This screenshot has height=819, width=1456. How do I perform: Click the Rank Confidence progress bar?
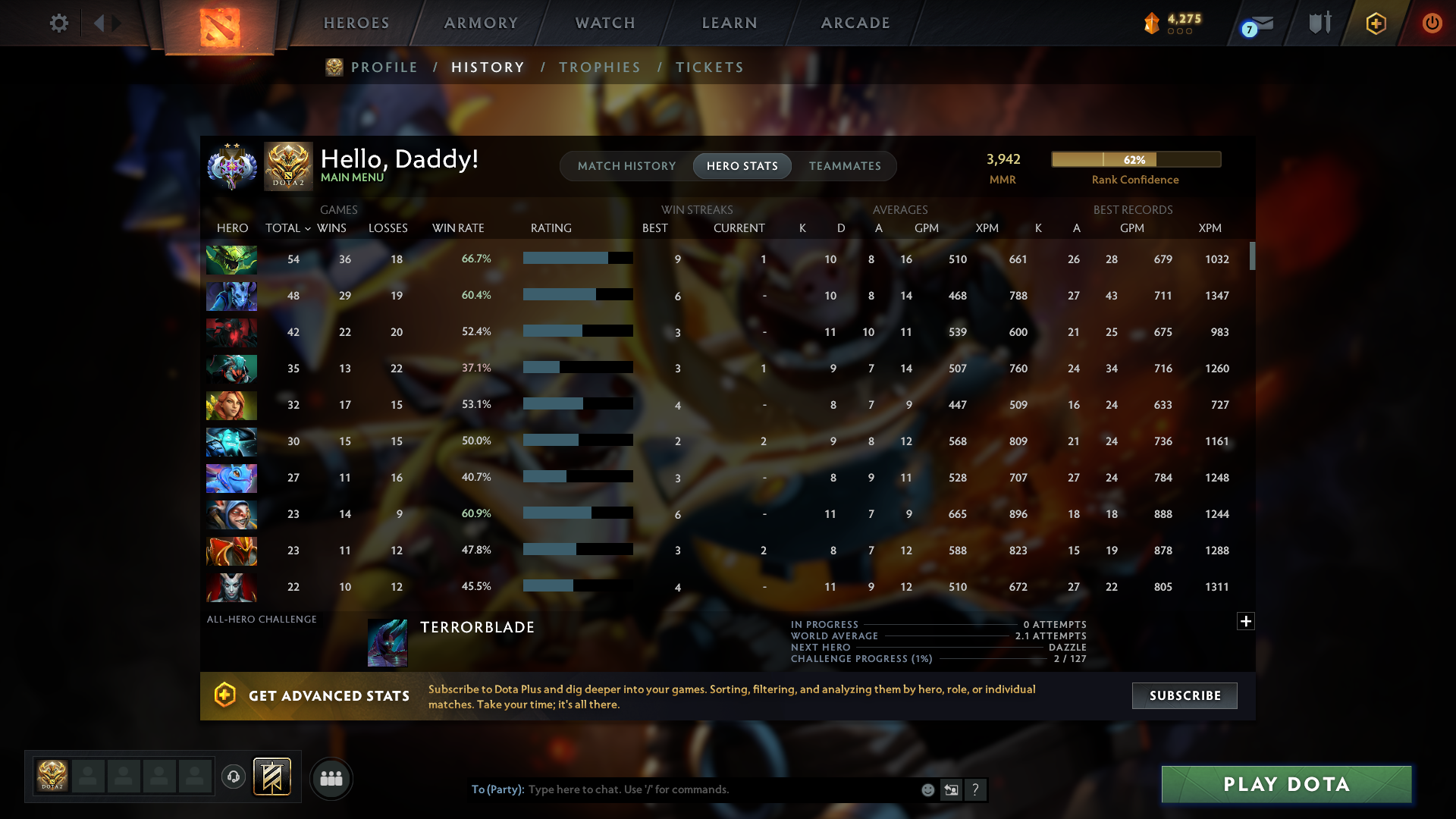(x=1135, y=159)
